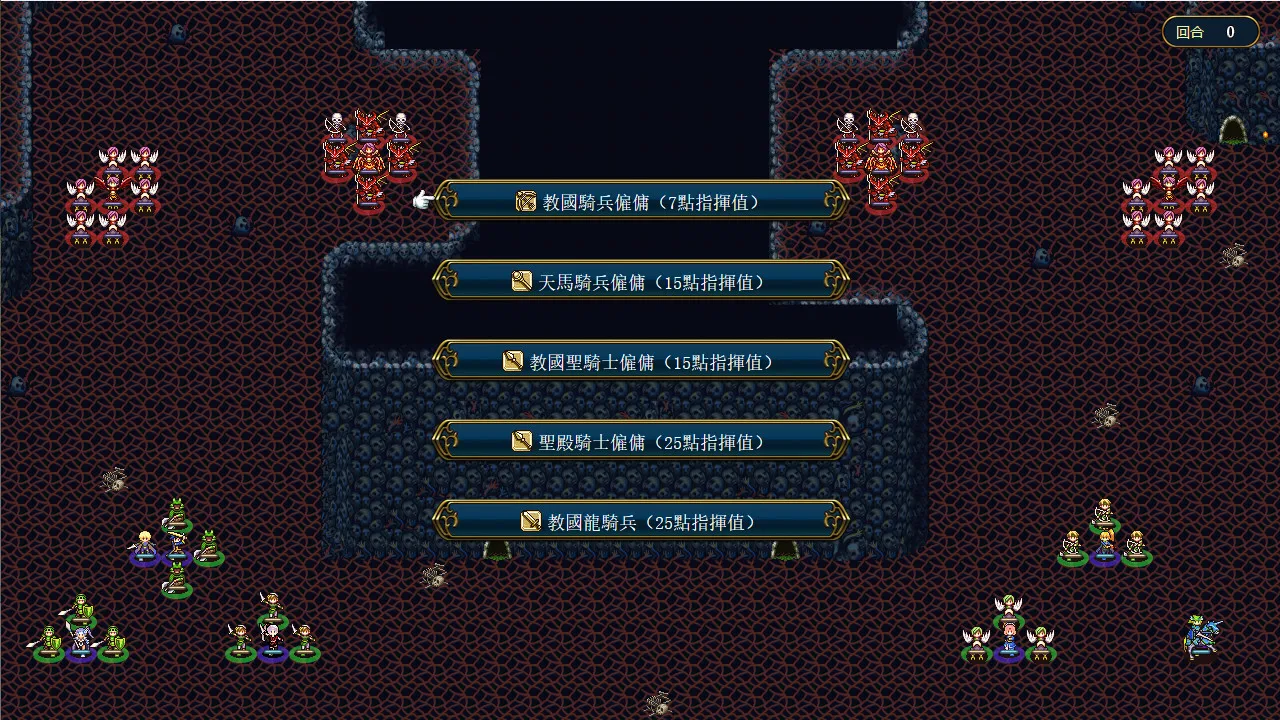This screenshot has height=720, width=1280.
Task: Click the blade icon beside 教國龍騎兵
Action: click(530, 520)
